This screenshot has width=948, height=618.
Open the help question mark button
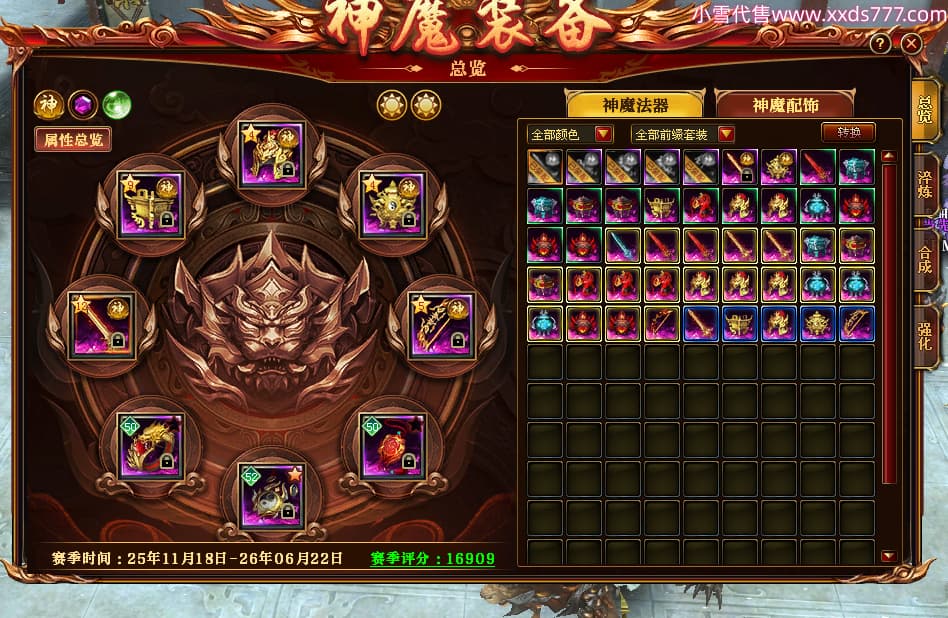point(880,44)
